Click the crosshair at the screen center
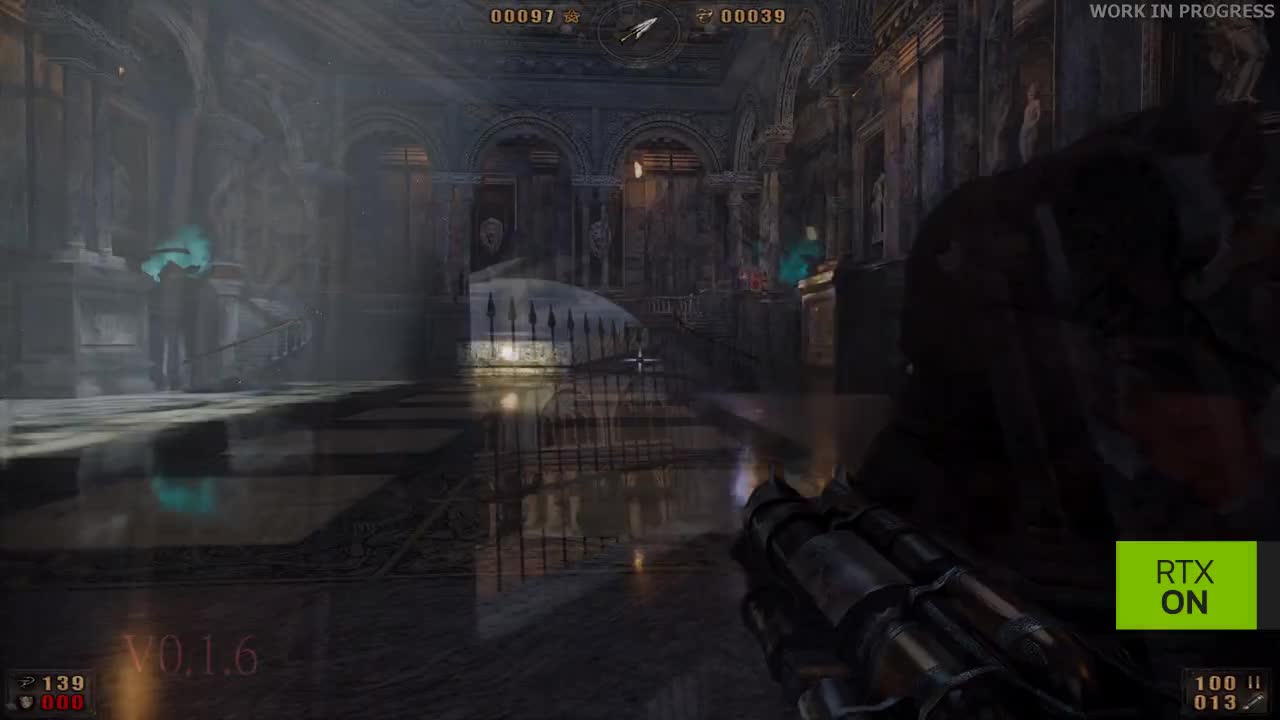 click(638, 358)
